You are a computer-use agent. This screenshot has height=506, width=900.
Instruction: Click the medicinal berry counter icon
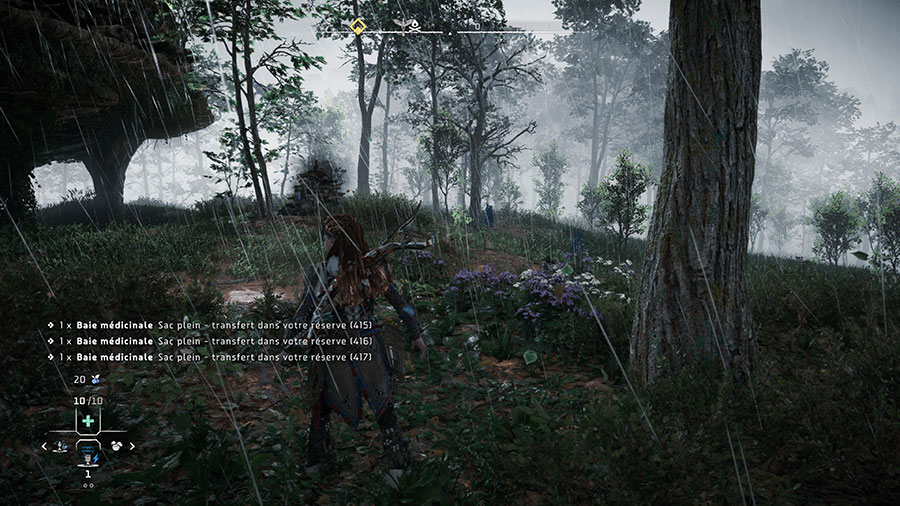(94, 379)
